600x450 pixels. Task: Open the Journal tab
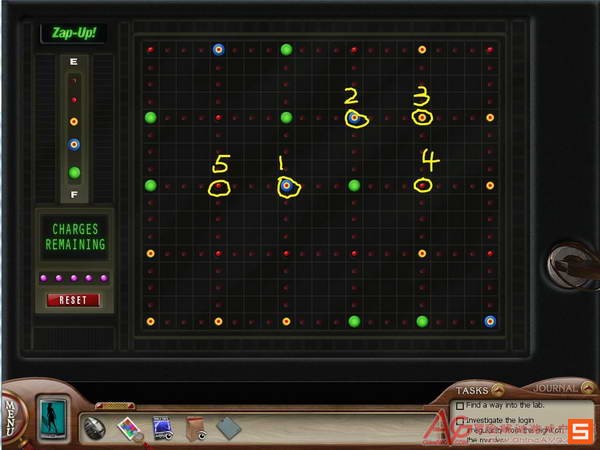555,388
